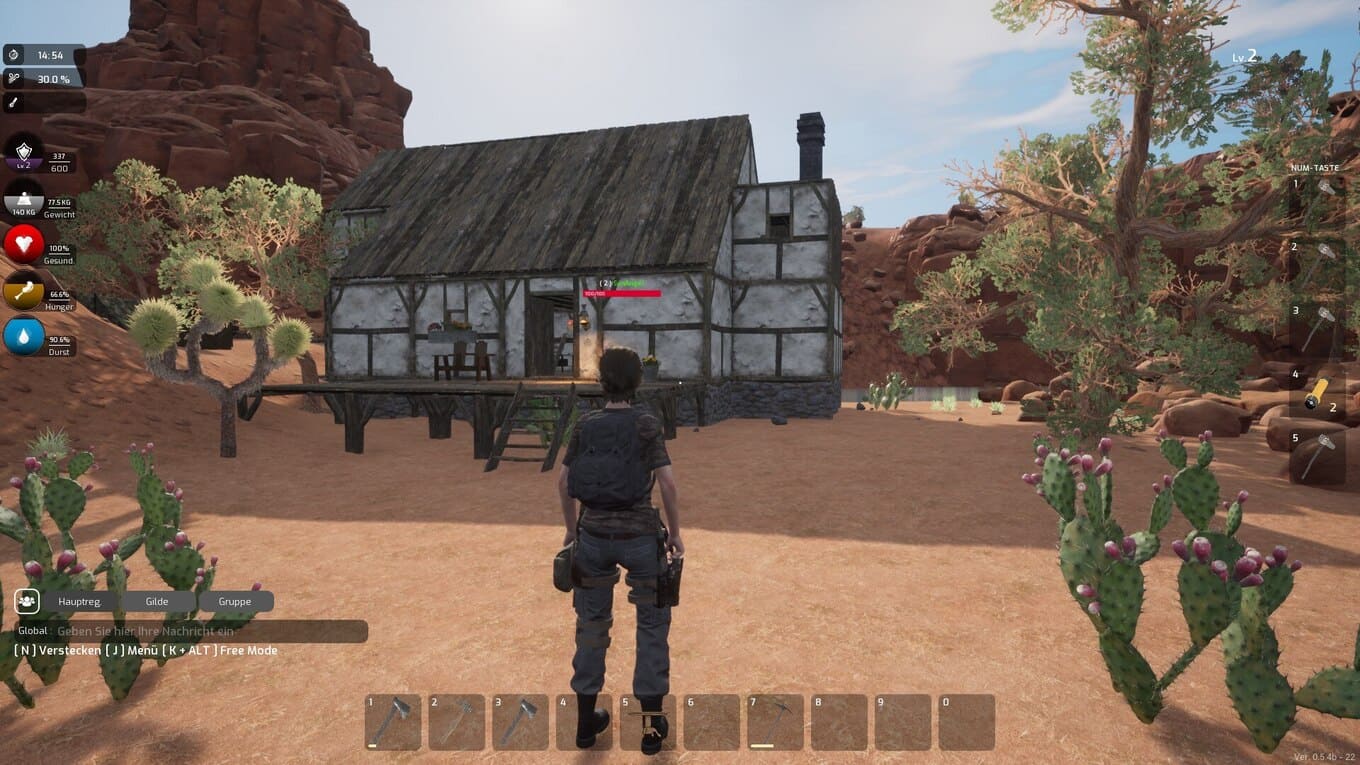Equip the rake in bottom hotbar slot 2
The width and height of the screenshot is (1360, 765).
point(457,722)
